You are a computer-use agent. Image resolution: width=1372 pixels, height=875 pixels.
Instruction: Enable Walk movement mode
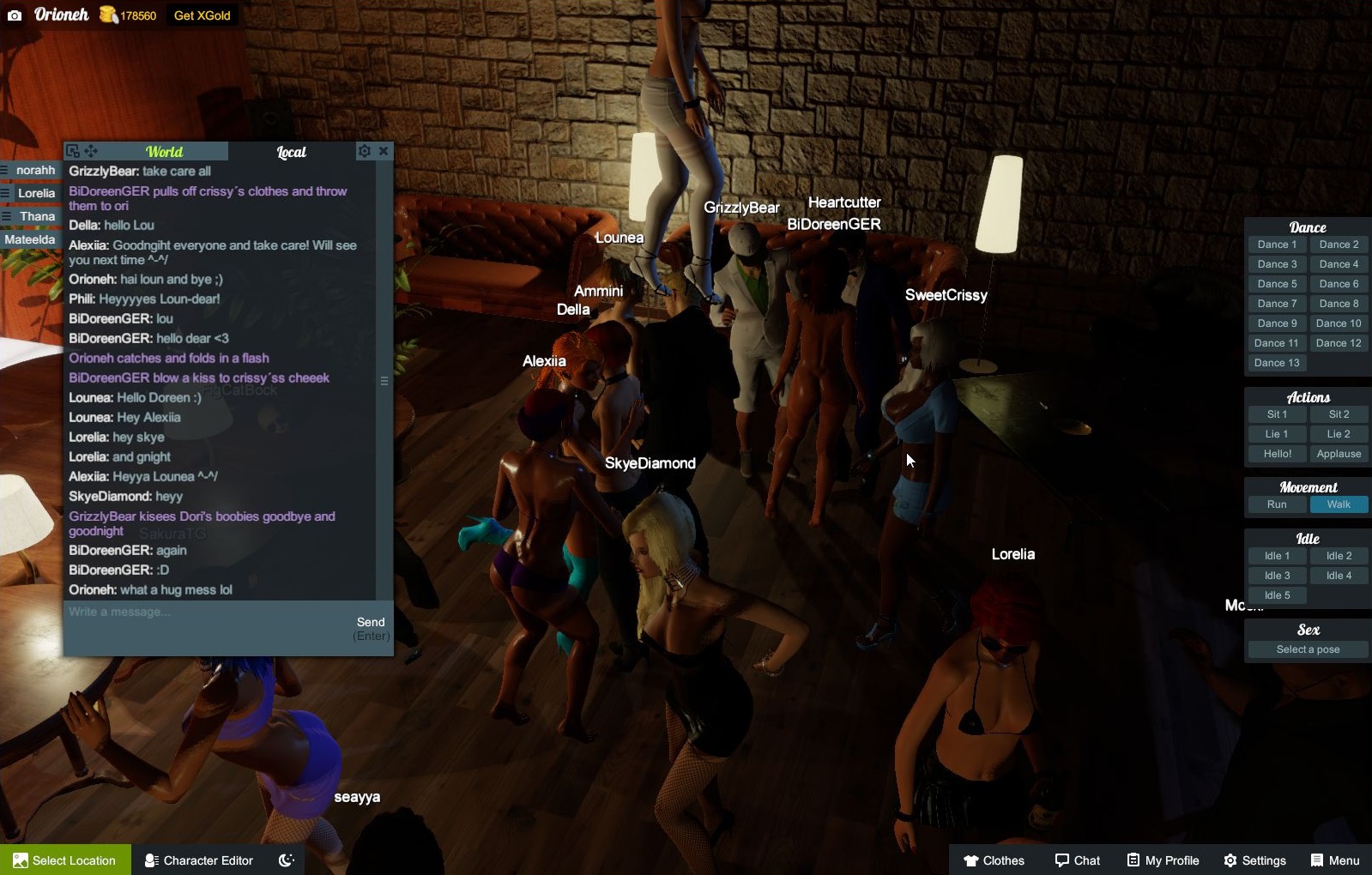point(1339,504)
